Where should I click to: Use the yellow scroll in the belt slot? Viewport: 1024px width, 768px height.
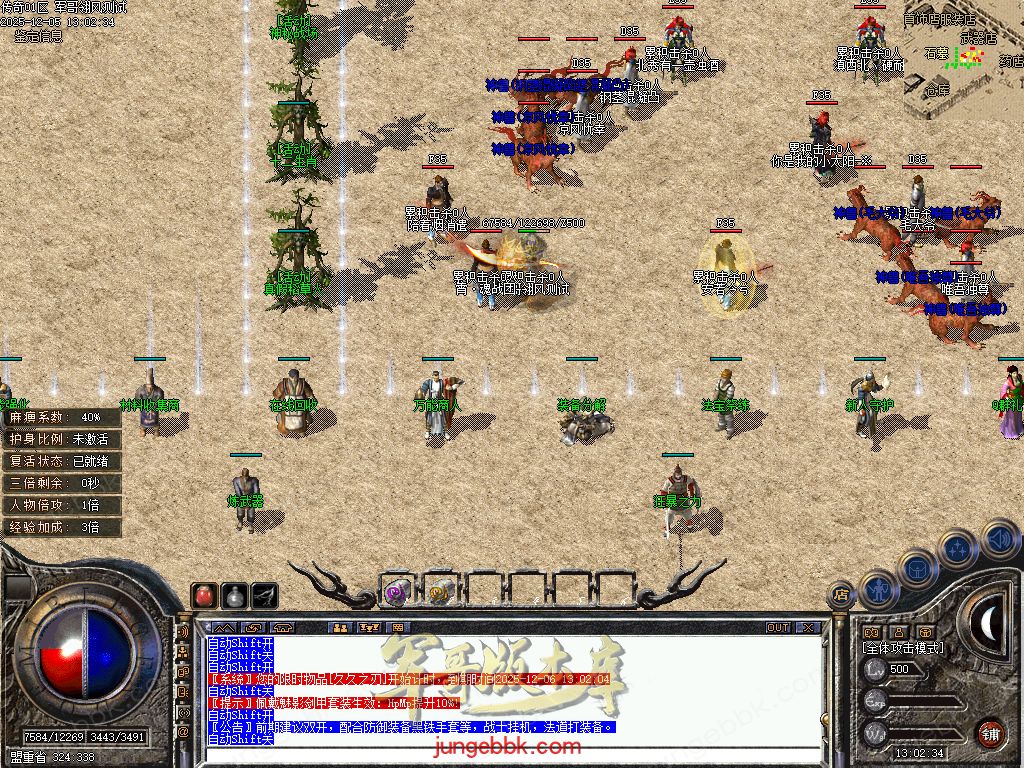tap(440, 592)
